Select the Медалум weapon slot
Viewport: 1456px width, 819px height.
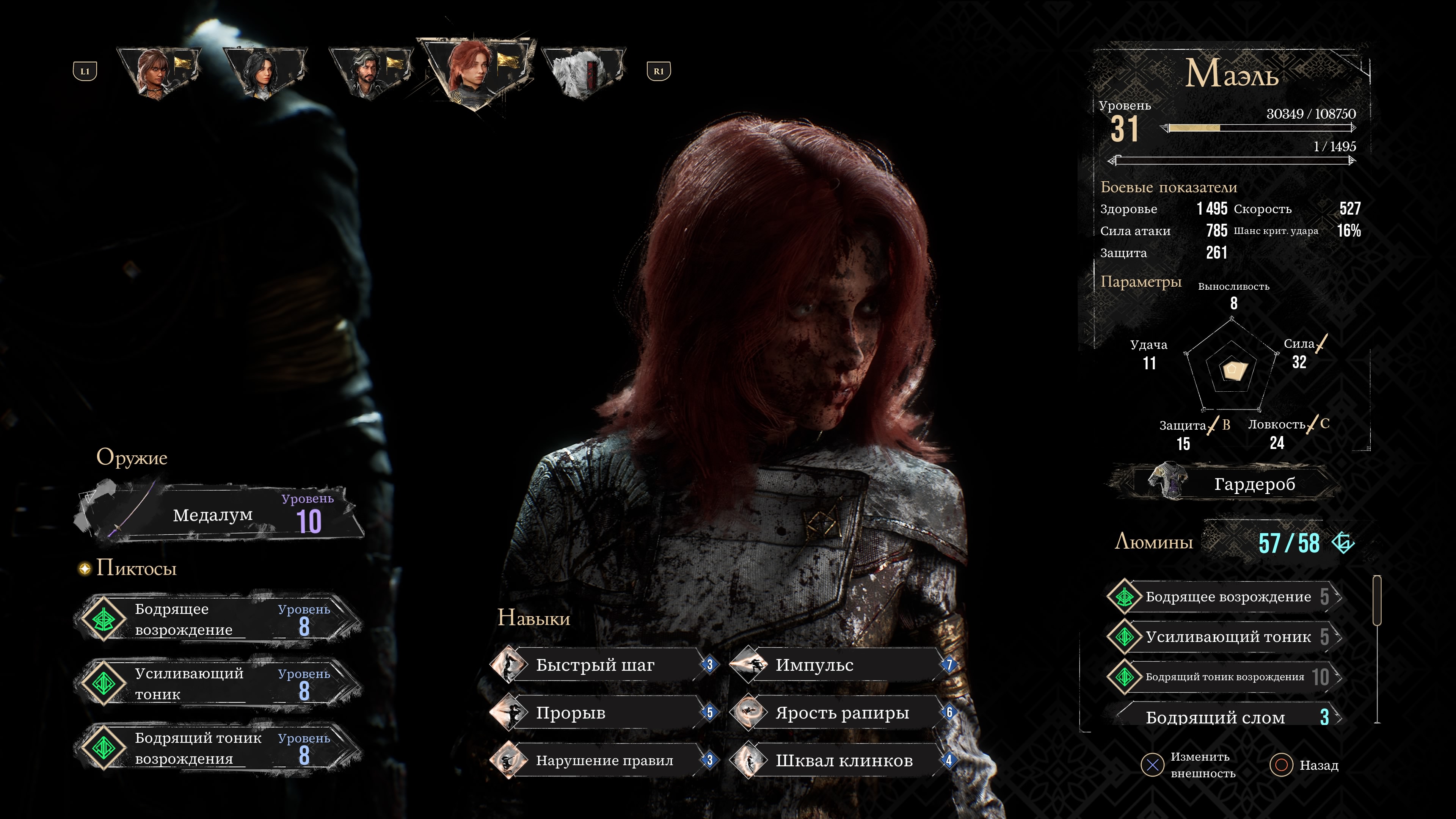[218, 515]
